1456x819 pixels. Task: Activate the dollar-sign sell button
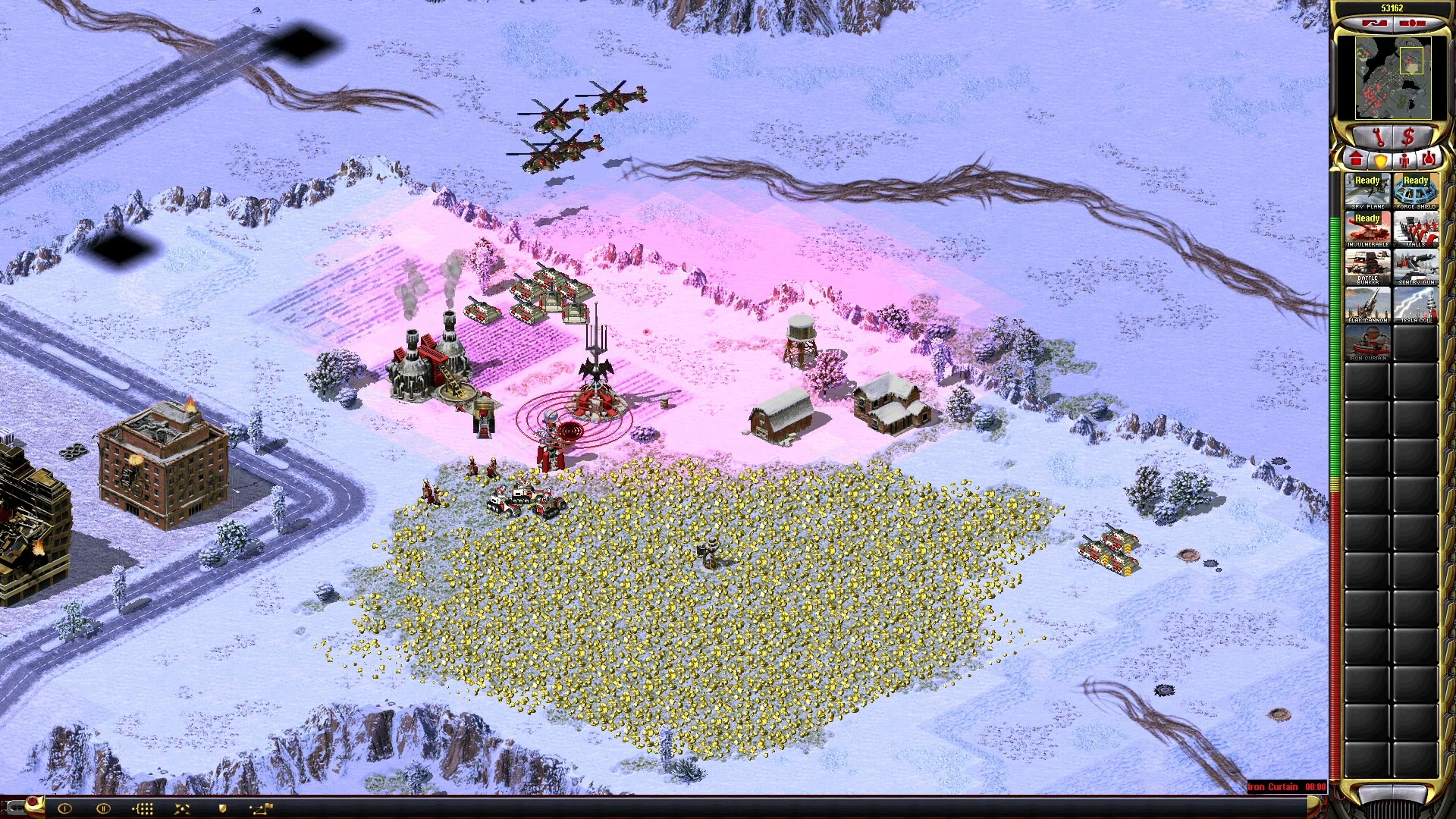[x=1409, y=137]
